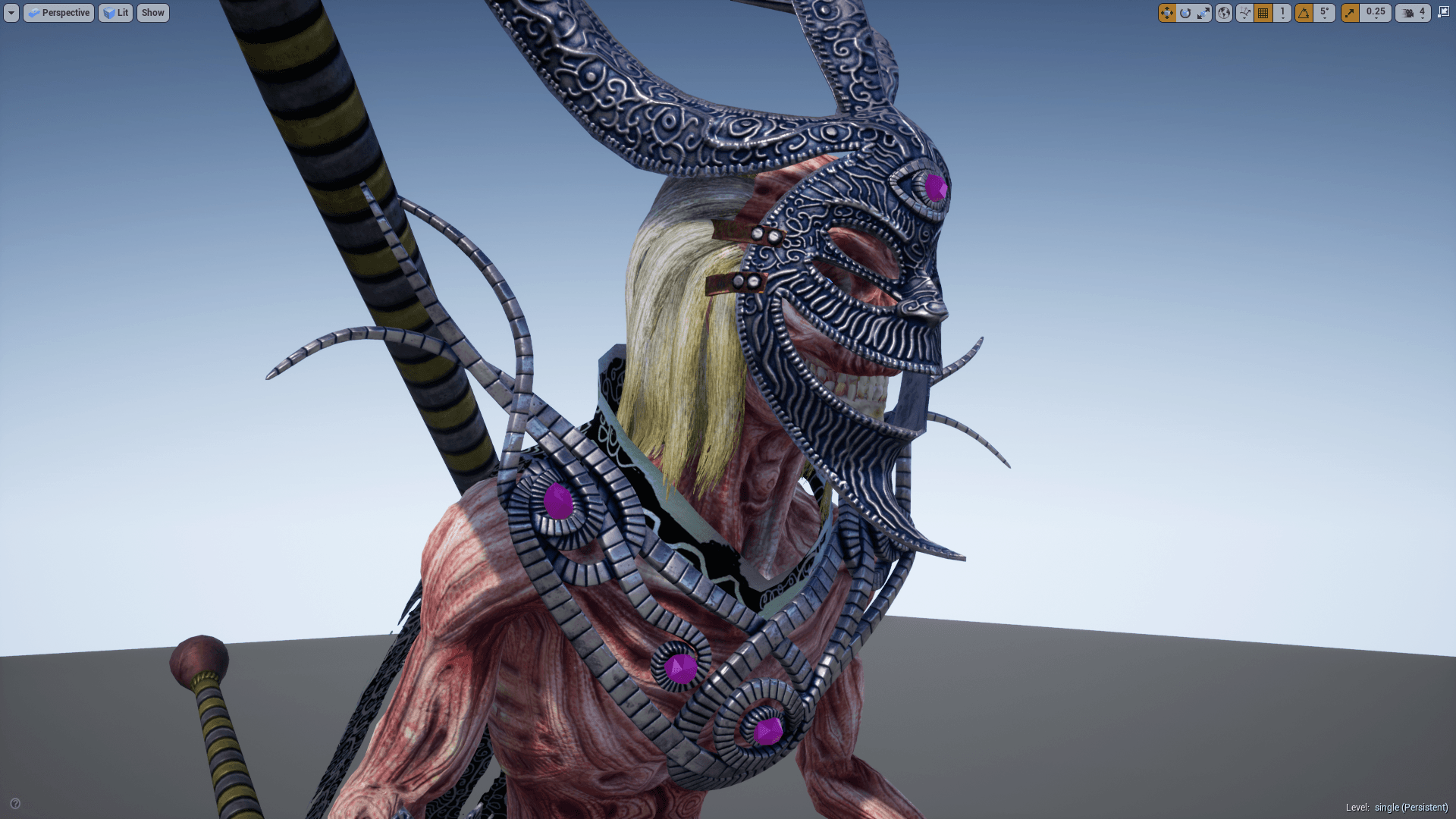Toggle snap to grid
This screenshot has width=1456, height=819.
coord(1263,13)
